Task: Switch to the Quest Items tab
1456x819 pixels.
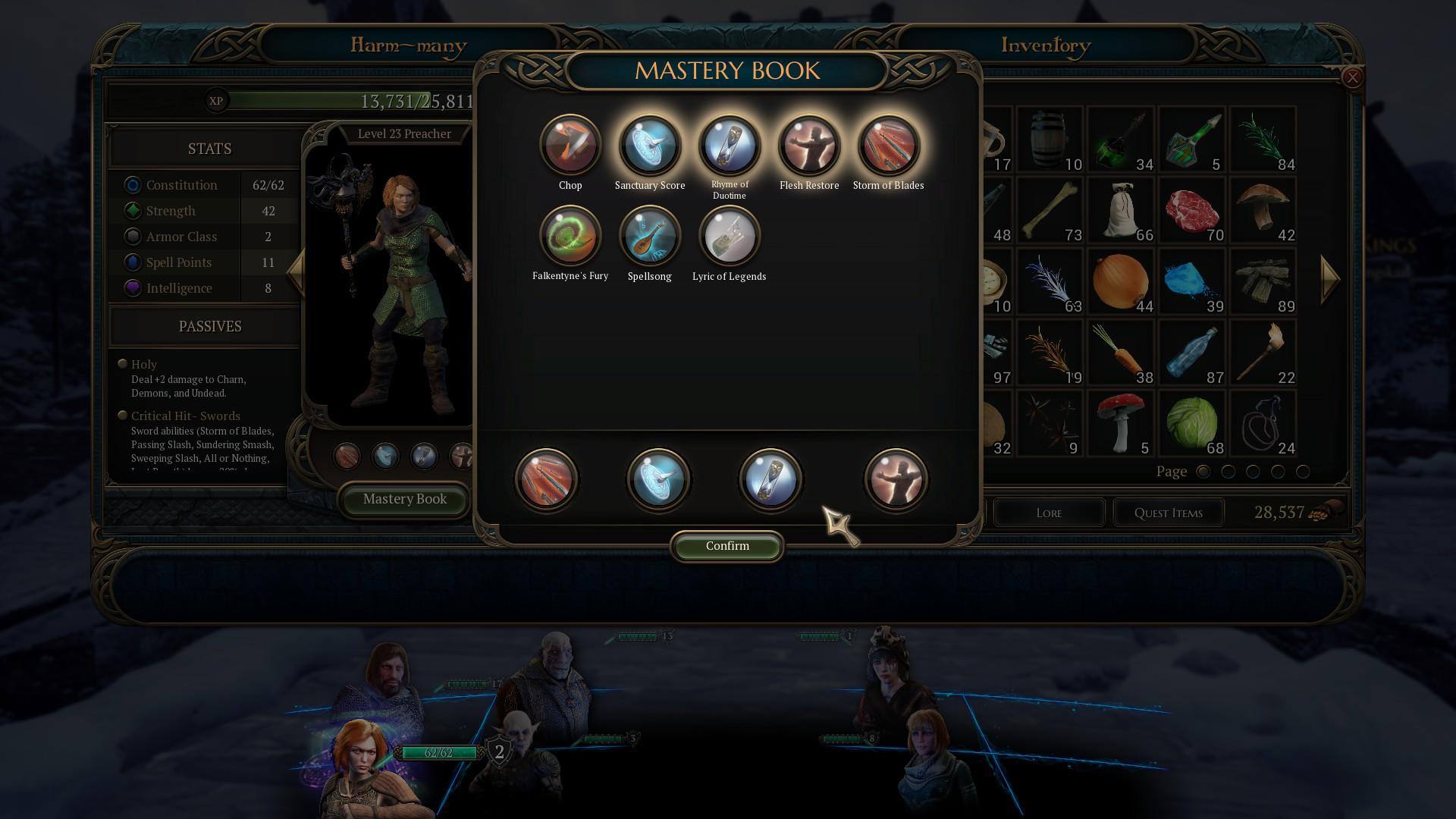Action: (1168, 513)
